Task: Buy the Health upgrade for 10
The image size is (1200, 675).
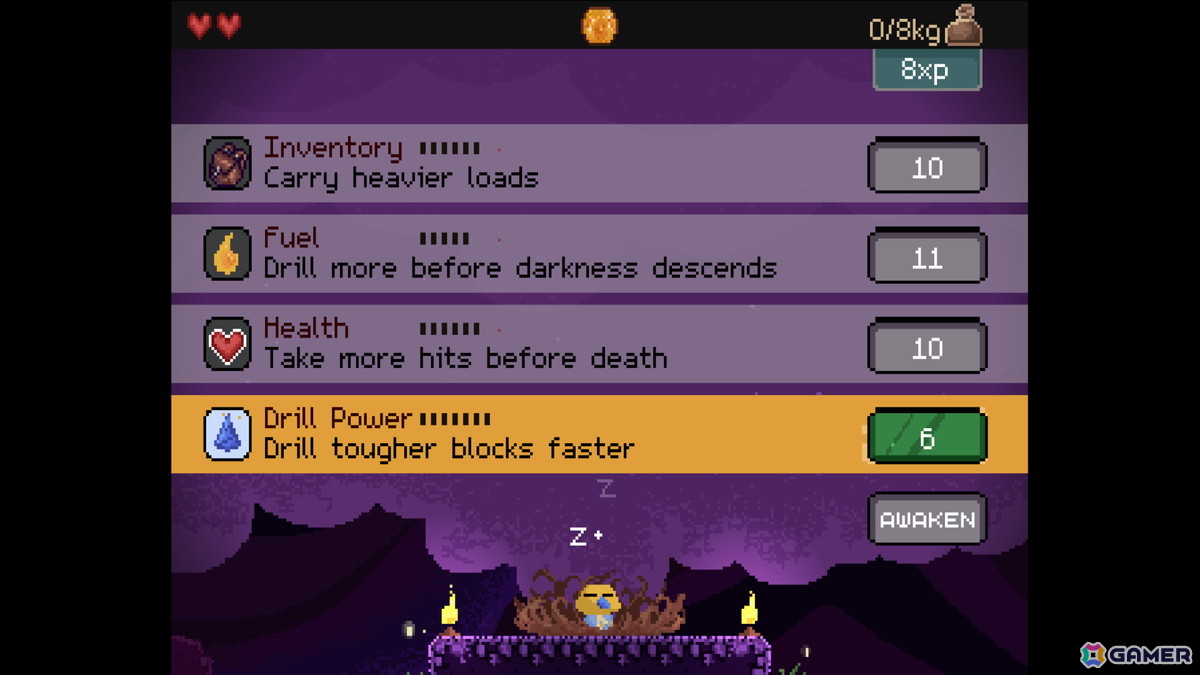Action: pos(927,347)
